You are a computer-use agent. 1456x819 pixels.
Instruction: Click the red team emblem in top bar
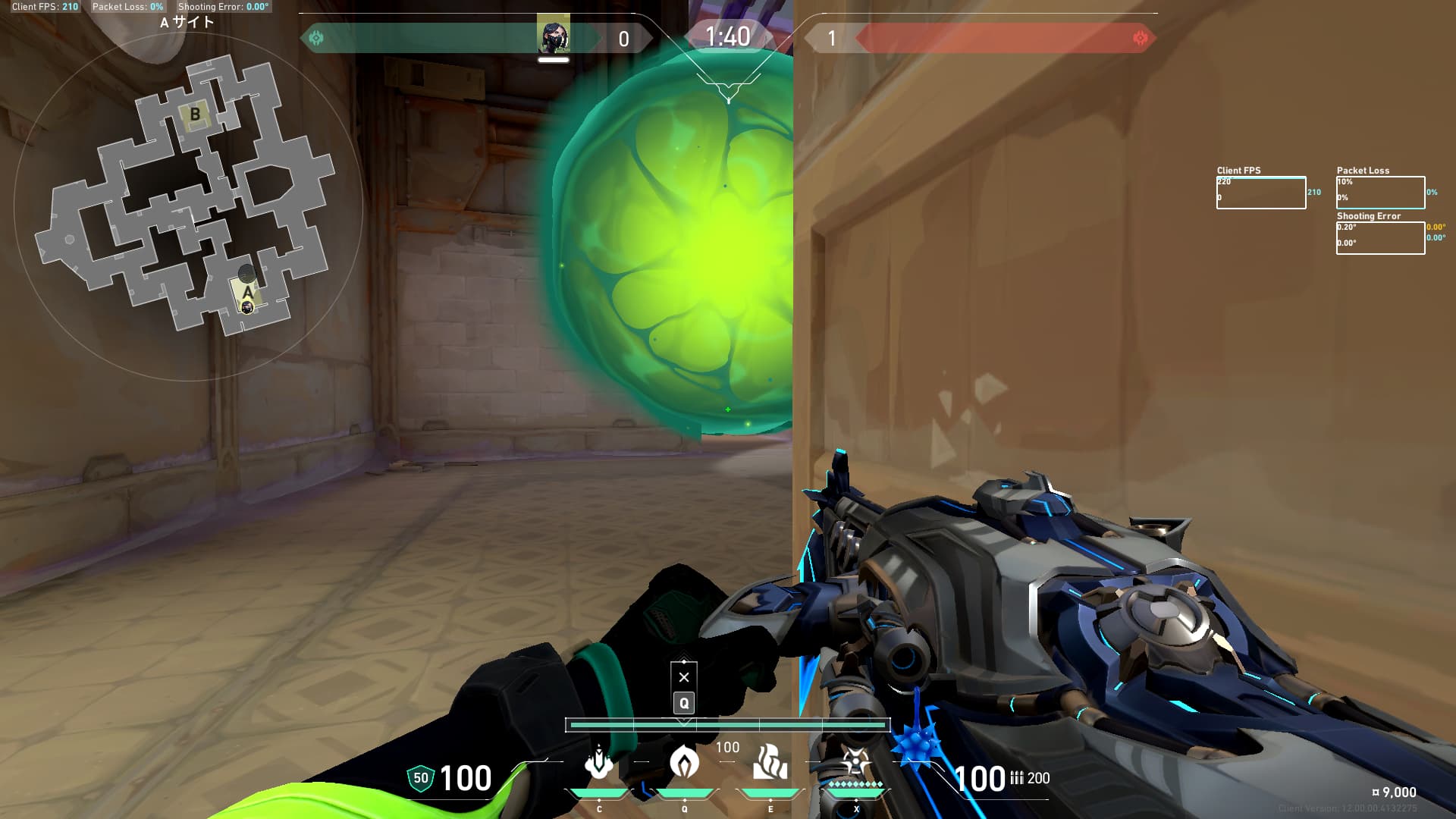coord(1140,38)
